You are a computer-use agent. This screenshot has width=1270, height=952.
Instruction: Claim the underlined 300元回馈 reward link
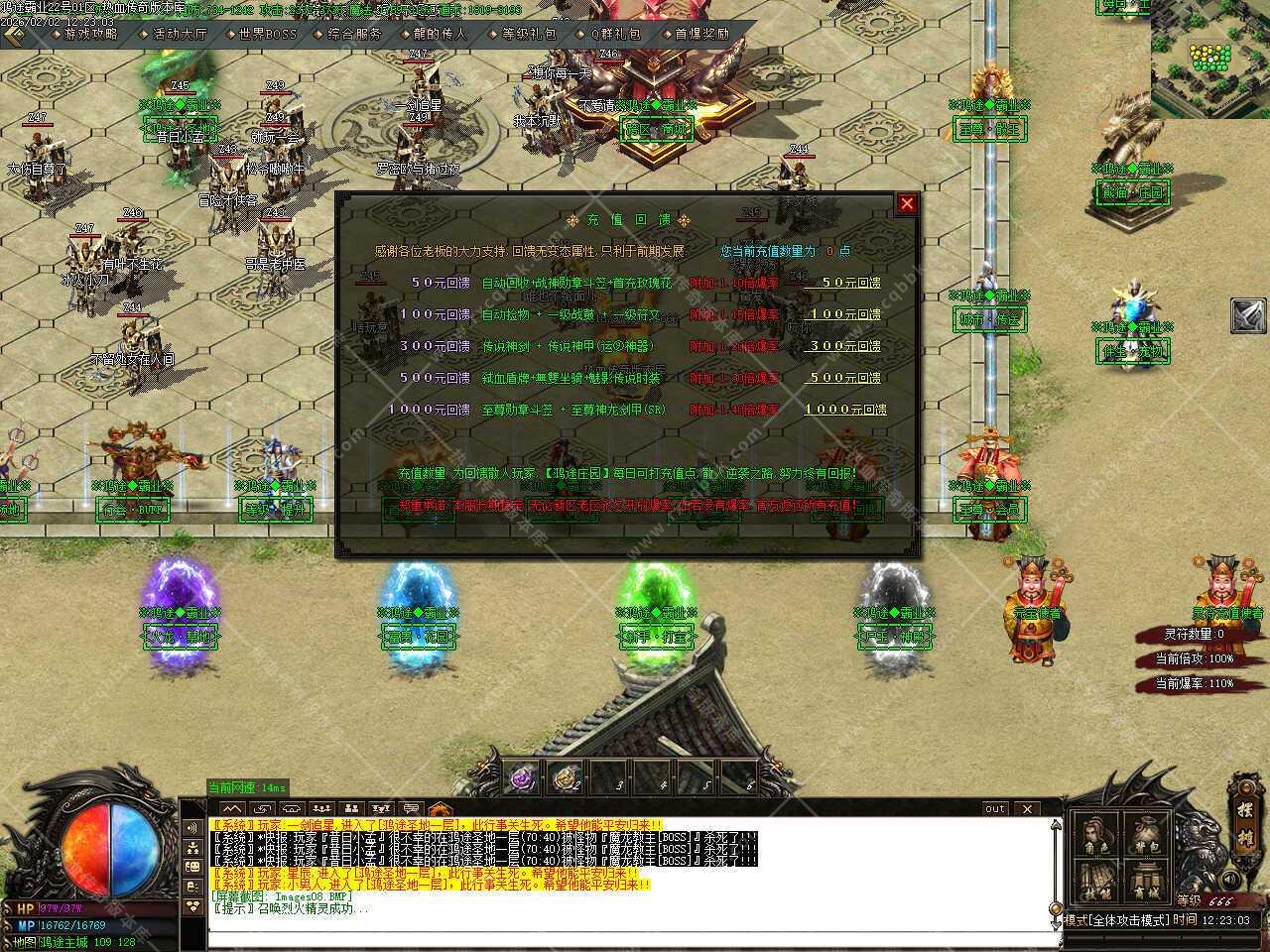point(844,346)
